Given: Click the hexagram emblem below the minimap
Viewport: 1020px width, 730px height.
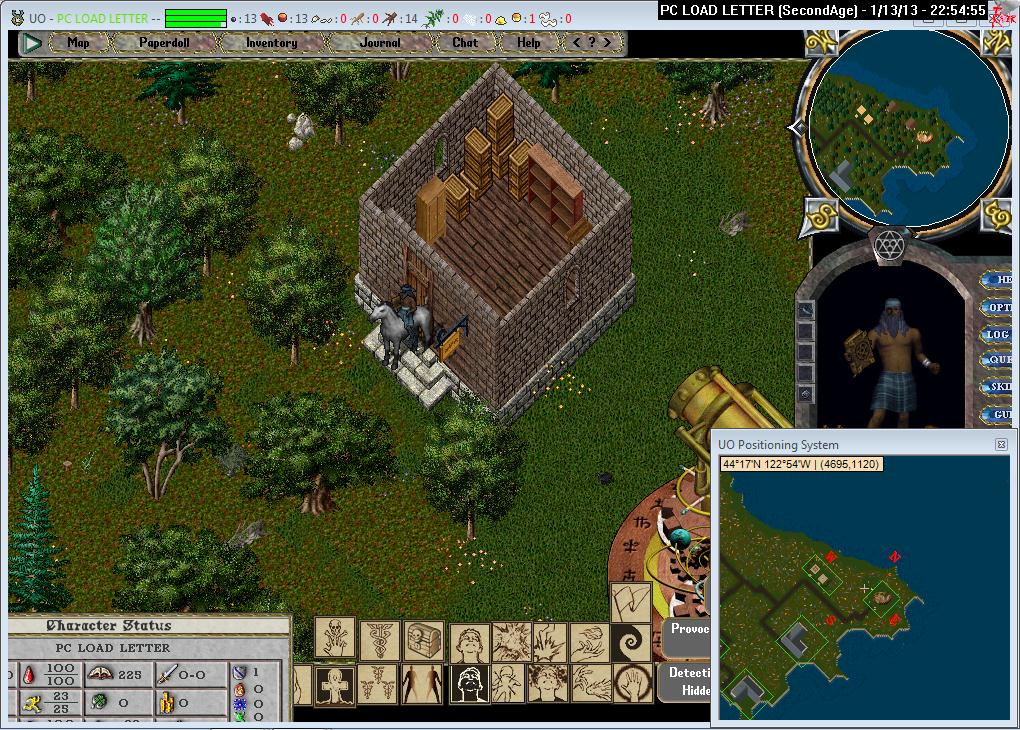Looking at the screenshot, I should coord(888,244).
